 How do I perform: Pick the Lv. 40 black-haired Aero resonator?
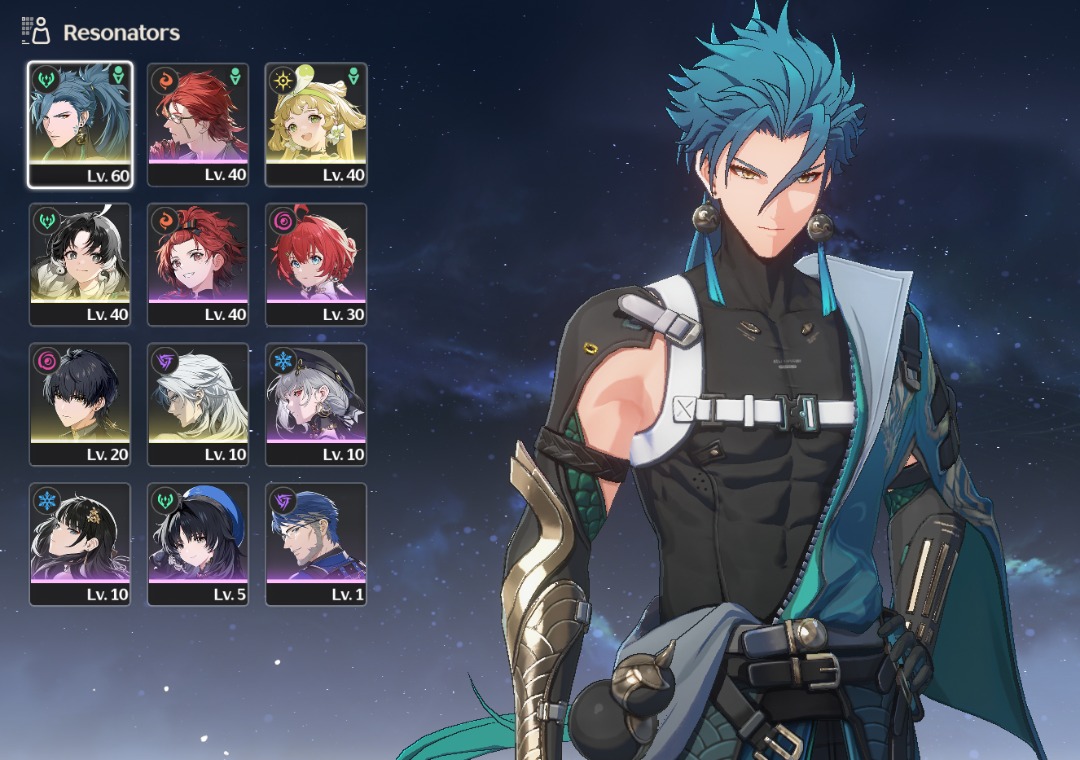pos(80,264)
